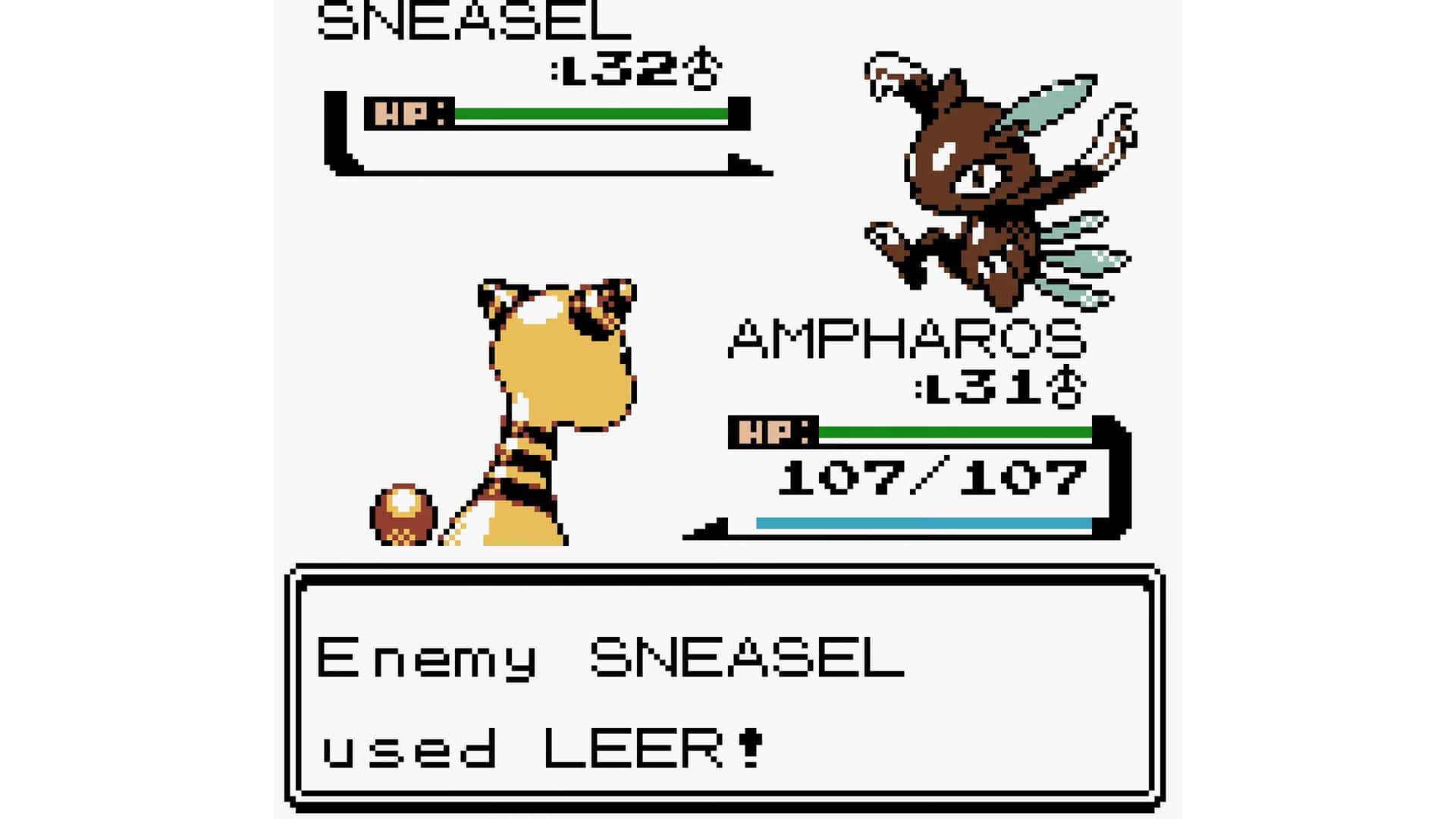
Task: Click SNEASEL's green HP bar
Action: [x=591, y=112]
